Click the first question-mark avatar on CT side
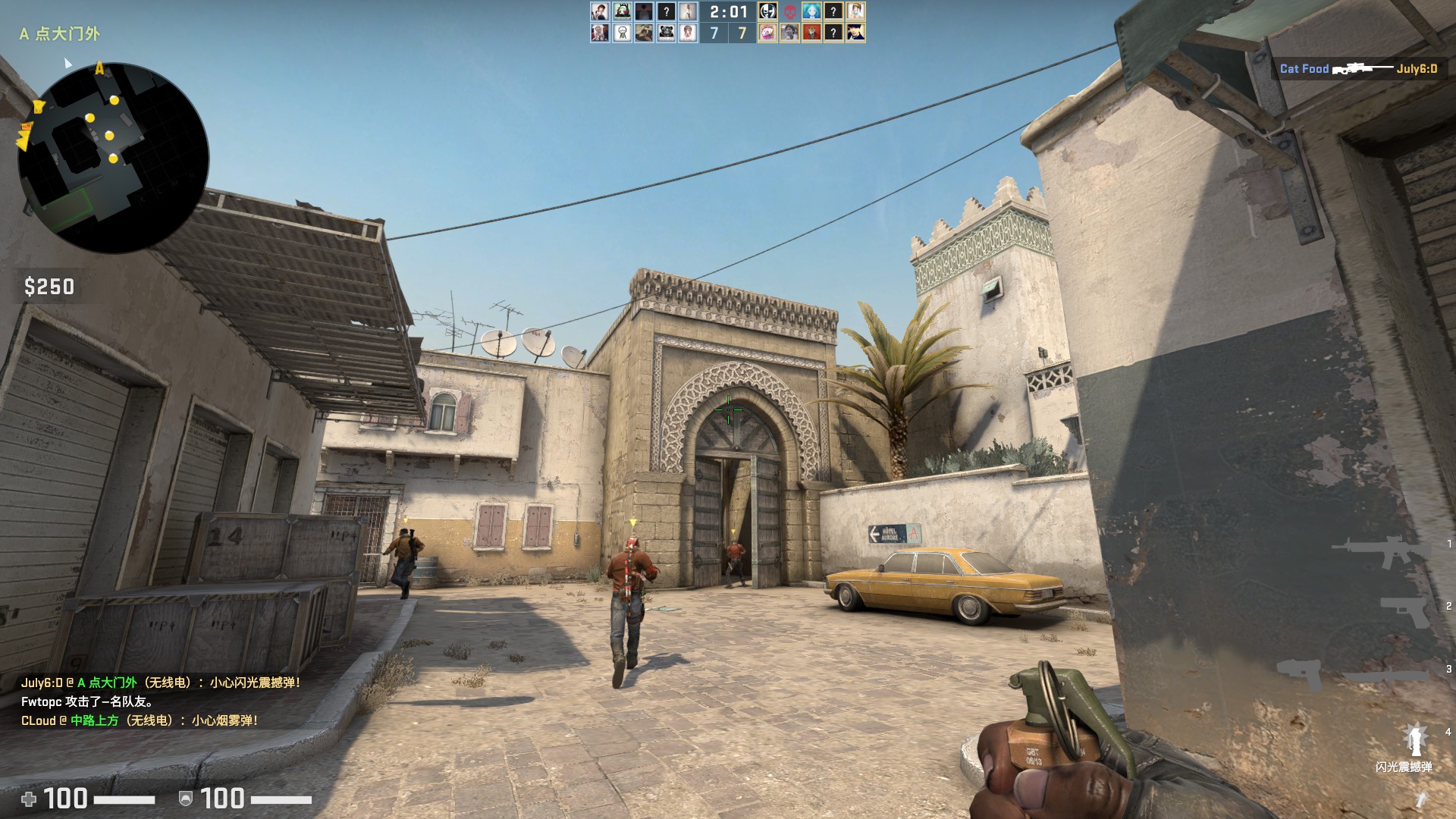 click(667, 11)
